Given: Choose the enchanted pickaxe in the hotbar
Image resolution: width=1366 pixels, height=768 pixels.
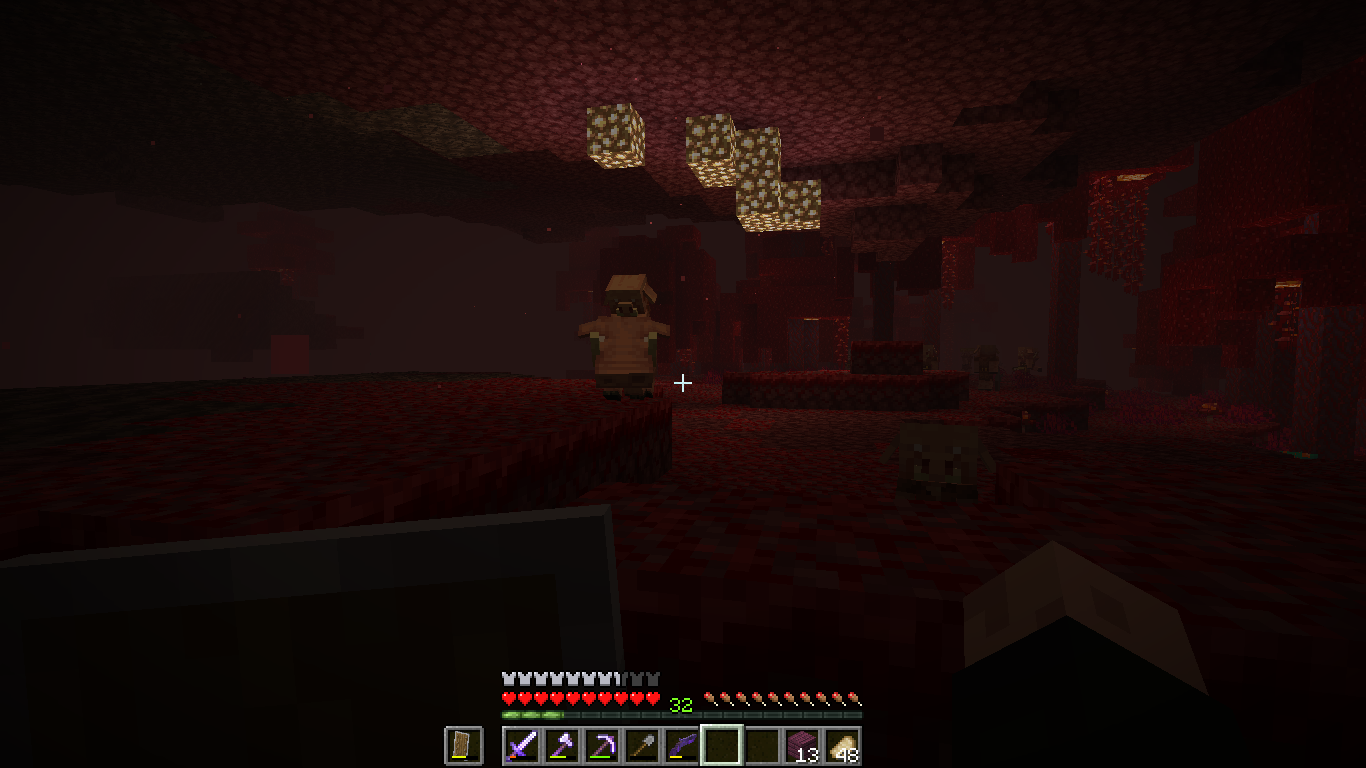Looking at the screenshot, I should coord(601,745).
